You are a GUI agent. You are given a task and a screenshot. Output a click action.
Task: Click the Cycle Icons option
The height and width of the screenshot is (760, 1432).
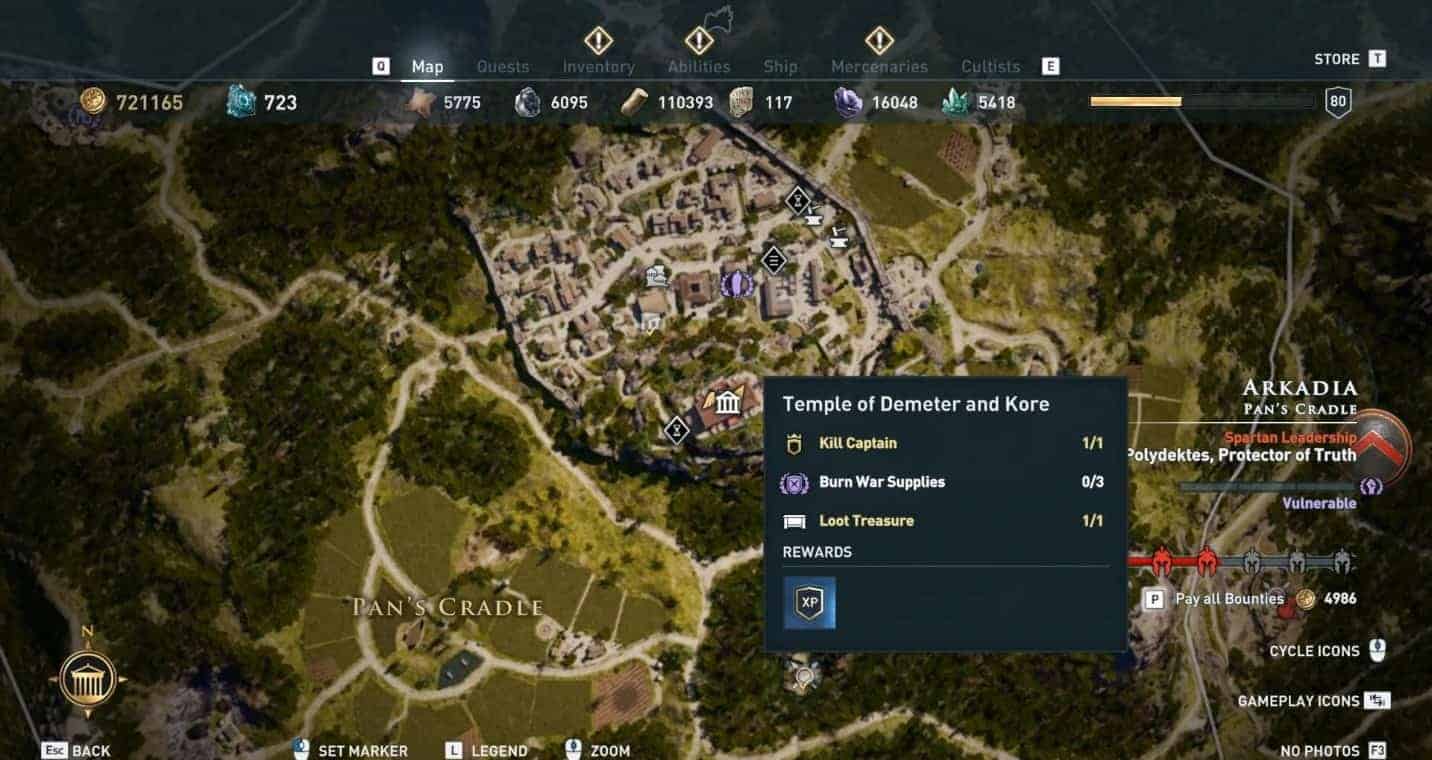pyautogui.click(x=1314, y=651)
